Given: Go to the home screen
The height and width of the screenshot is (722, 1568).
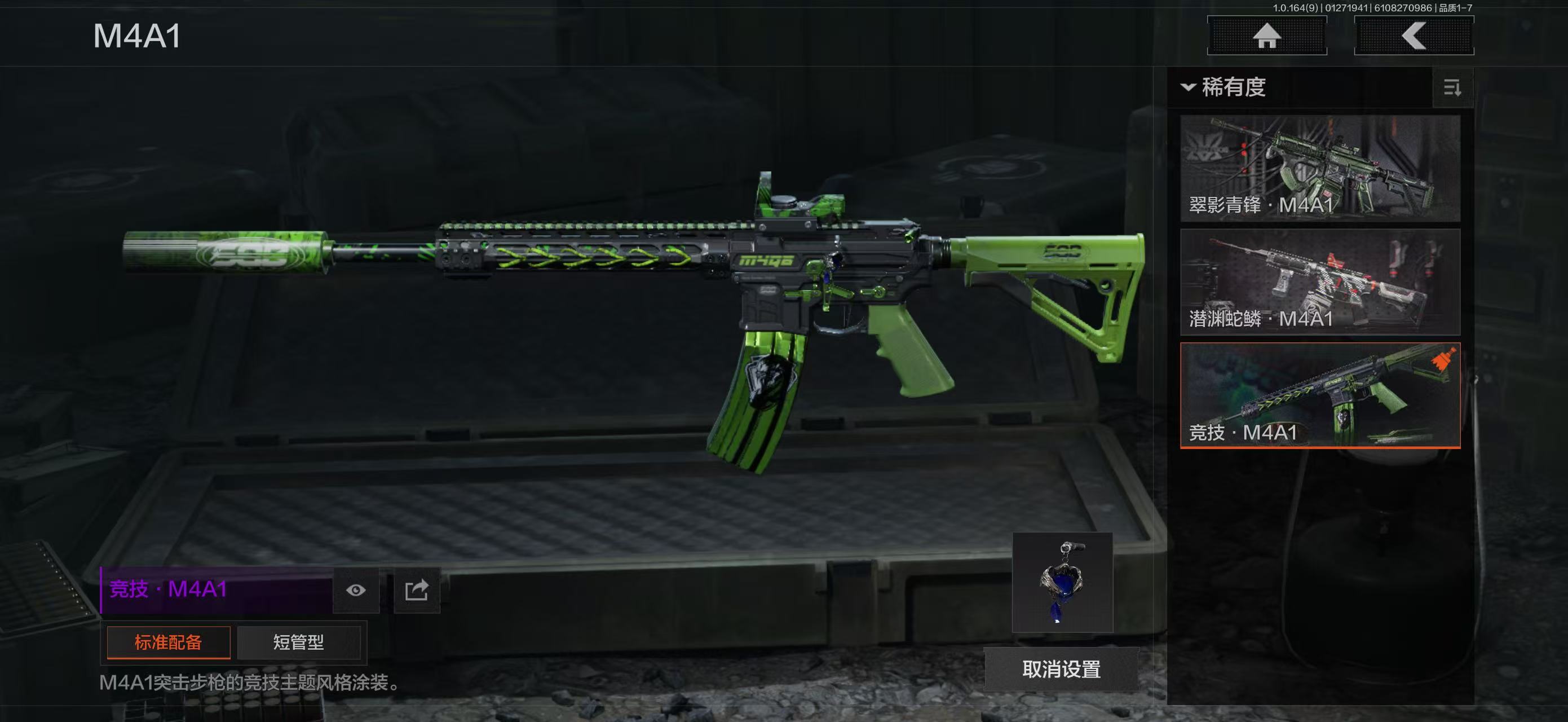Looking at the screenshot, I should [1267, 36].
